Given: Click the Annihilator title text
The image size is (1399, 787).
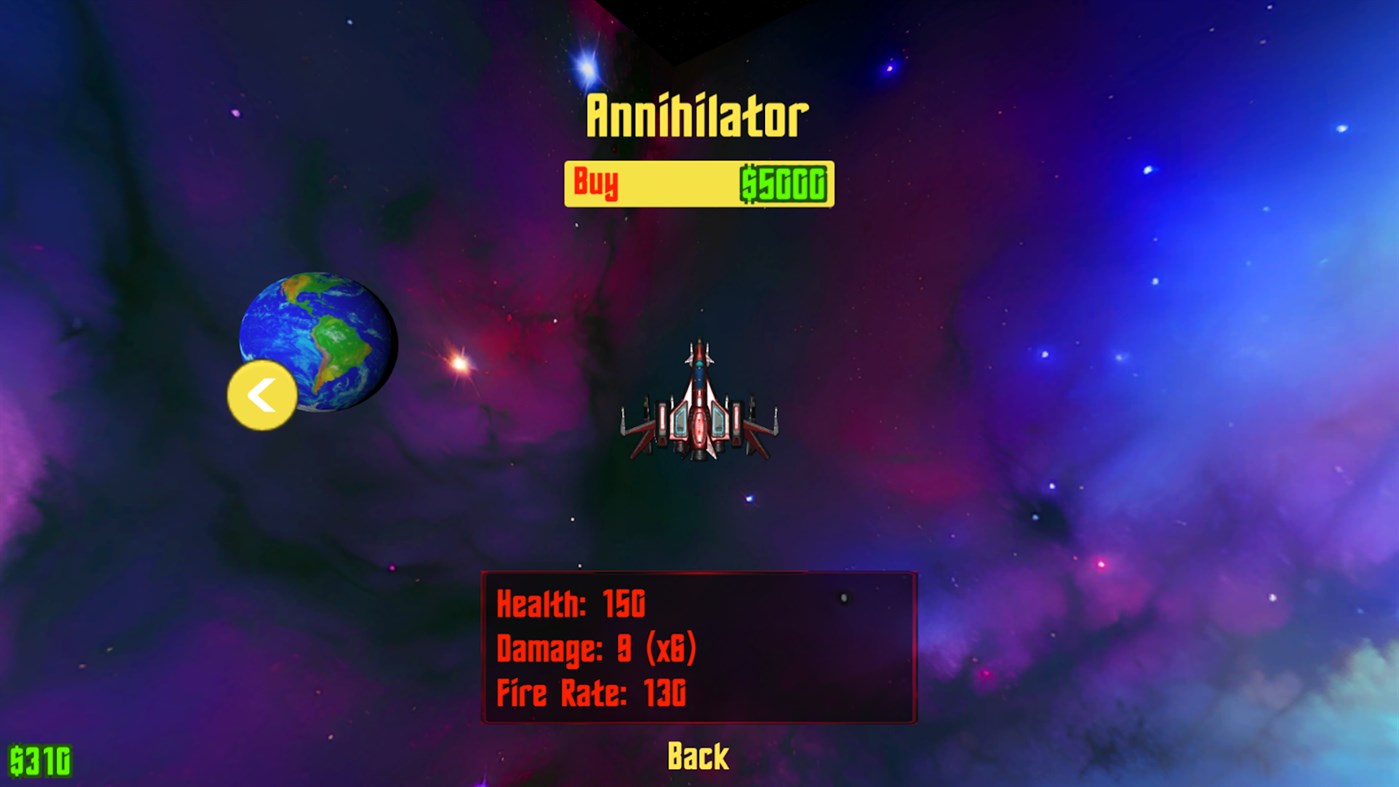Looking at the screenshot, I should [697, 113].
